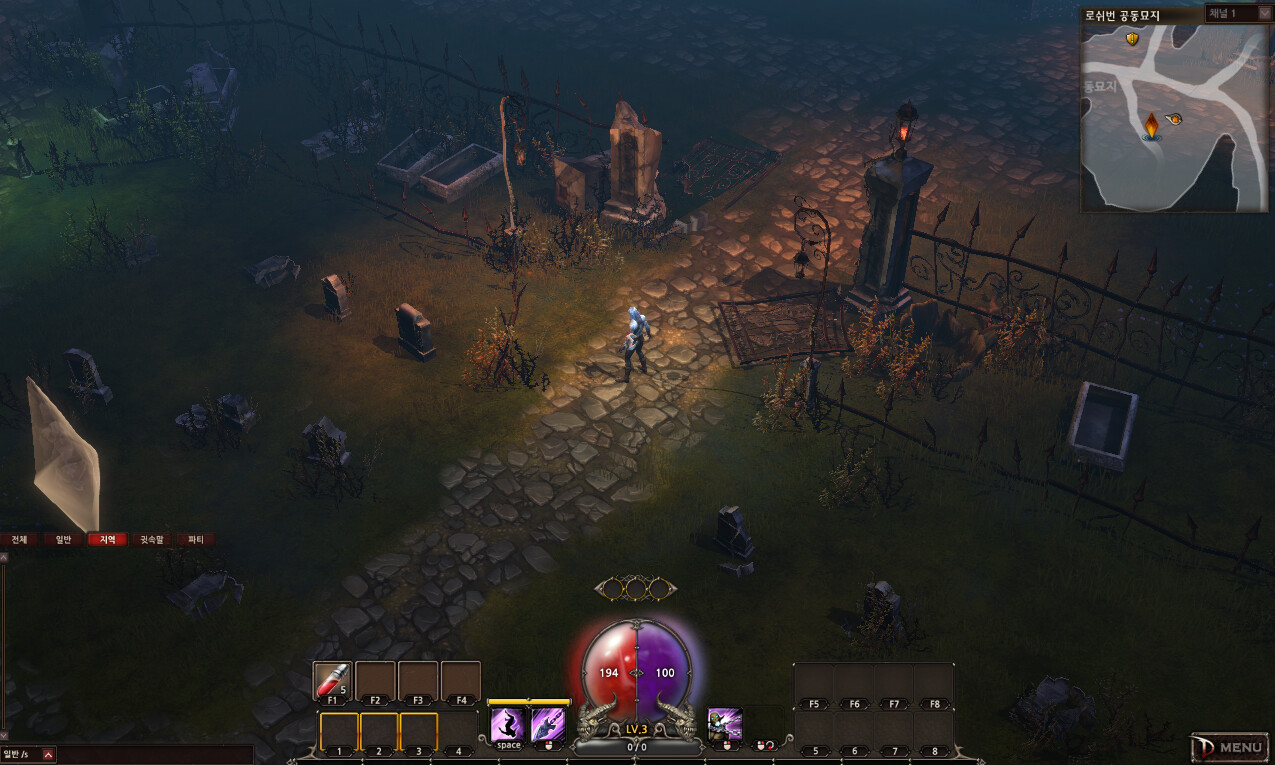Switch to the 전체 chat tab
The height and width of the screenshot is (765, 1275).
[x=19, y=539]
